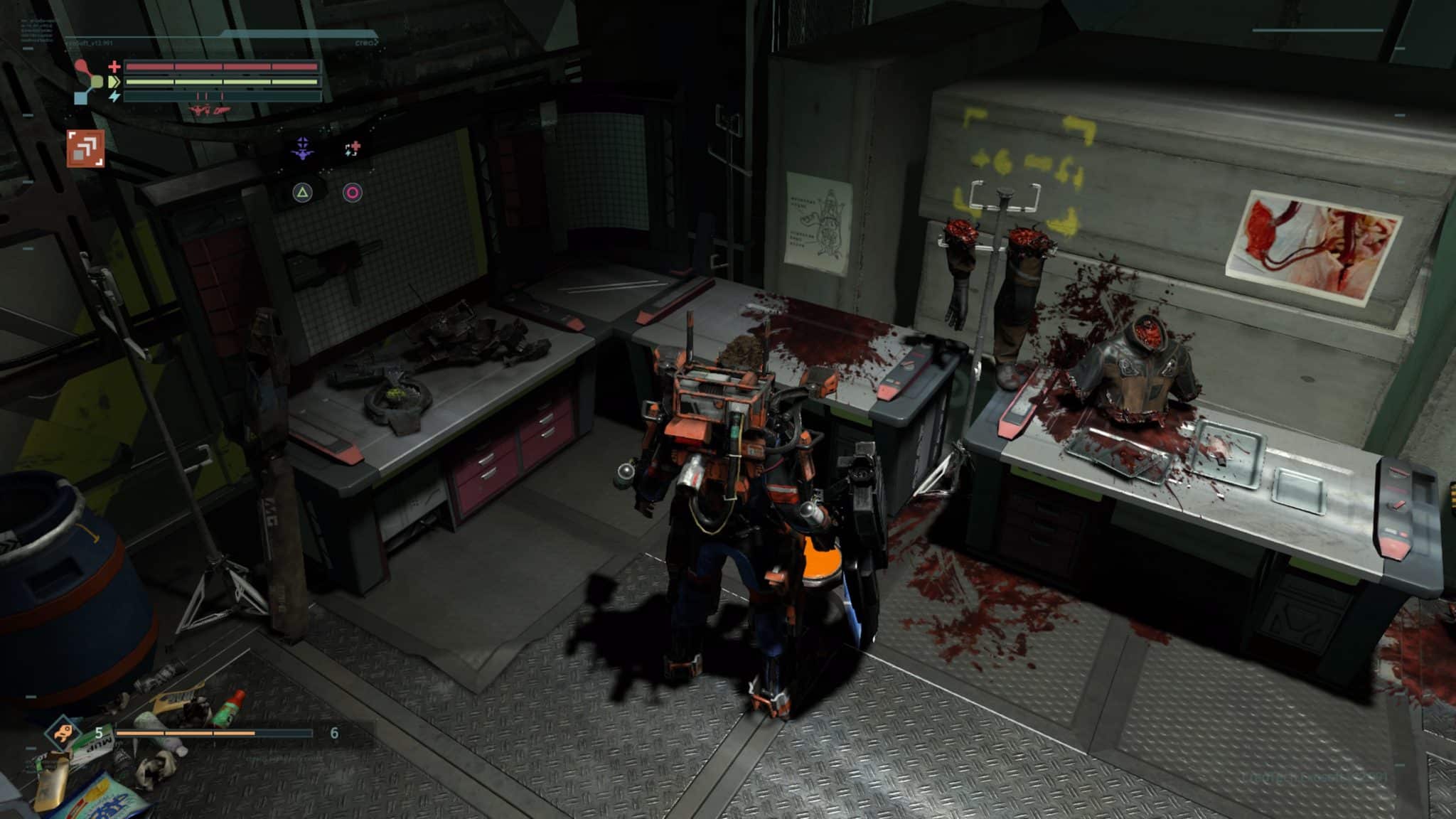The width and height of the screenshot is (1456, 819).
Task: Click the red, green and blue rig status emblem
Action: 88,82
